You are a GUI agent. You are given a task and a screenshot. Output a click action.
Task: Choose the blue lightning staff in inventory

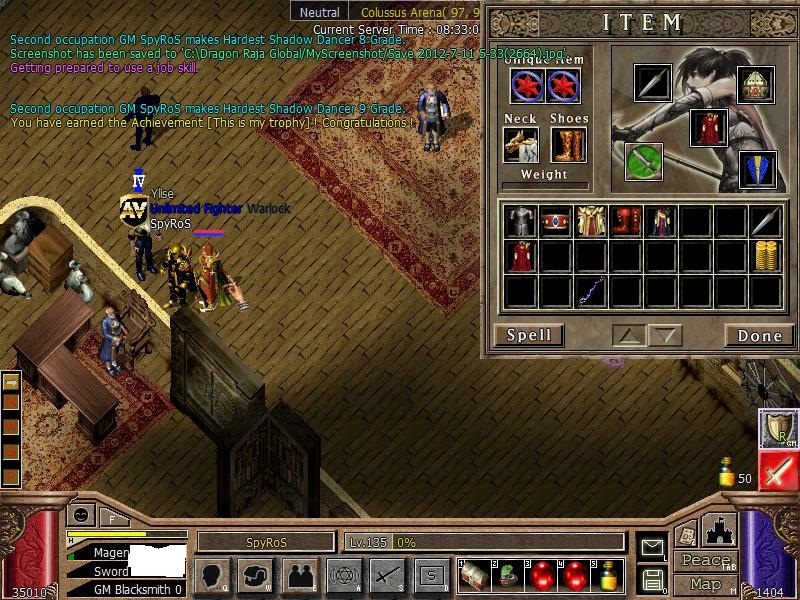pos(592,291)
